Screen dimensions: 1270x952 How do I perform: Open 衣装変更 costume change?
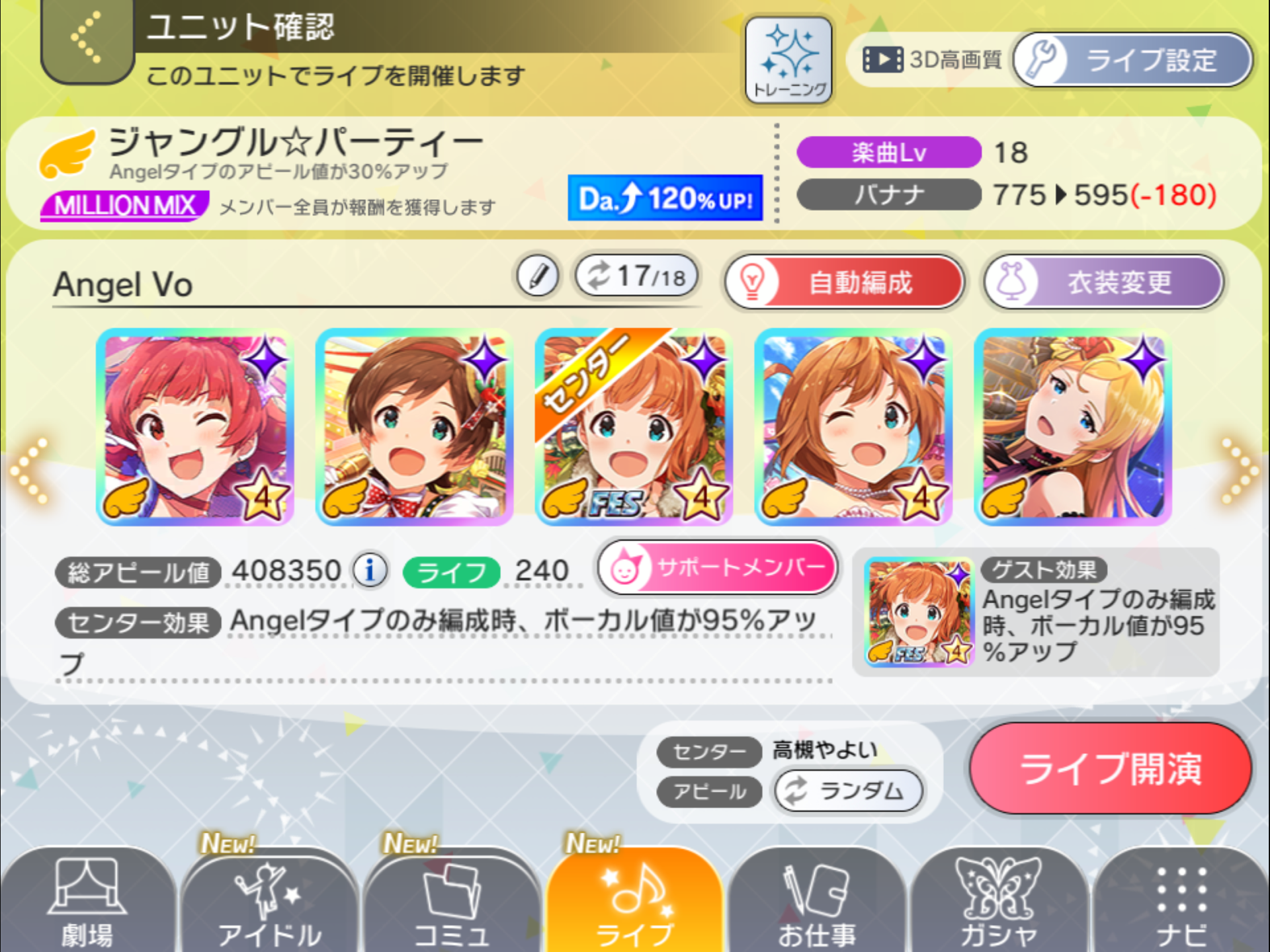coord(1103,282)
